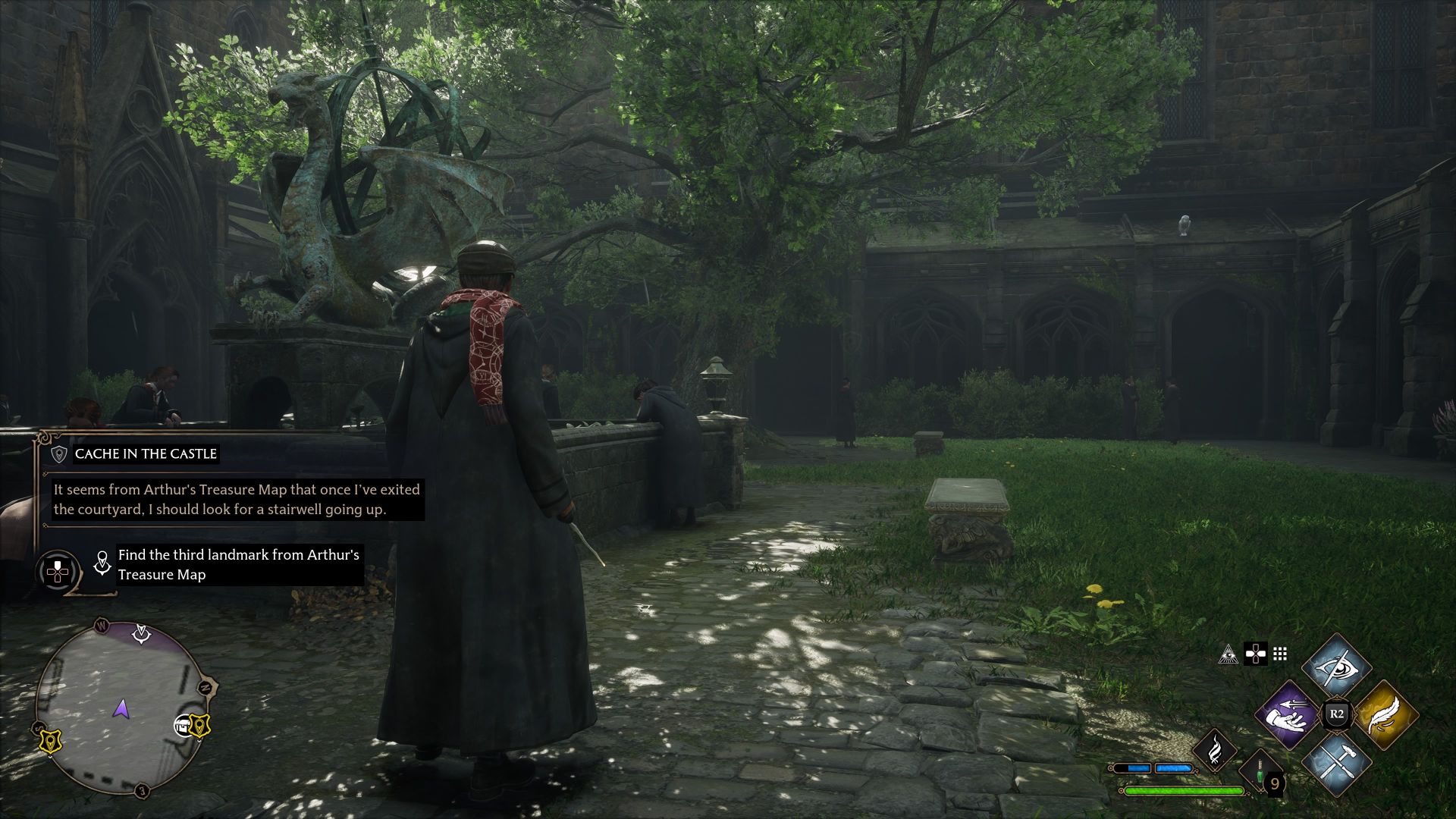Click the objective text Find the third landmark
The width and height of the screenshot is (1456, 819).
pos(237,565)
